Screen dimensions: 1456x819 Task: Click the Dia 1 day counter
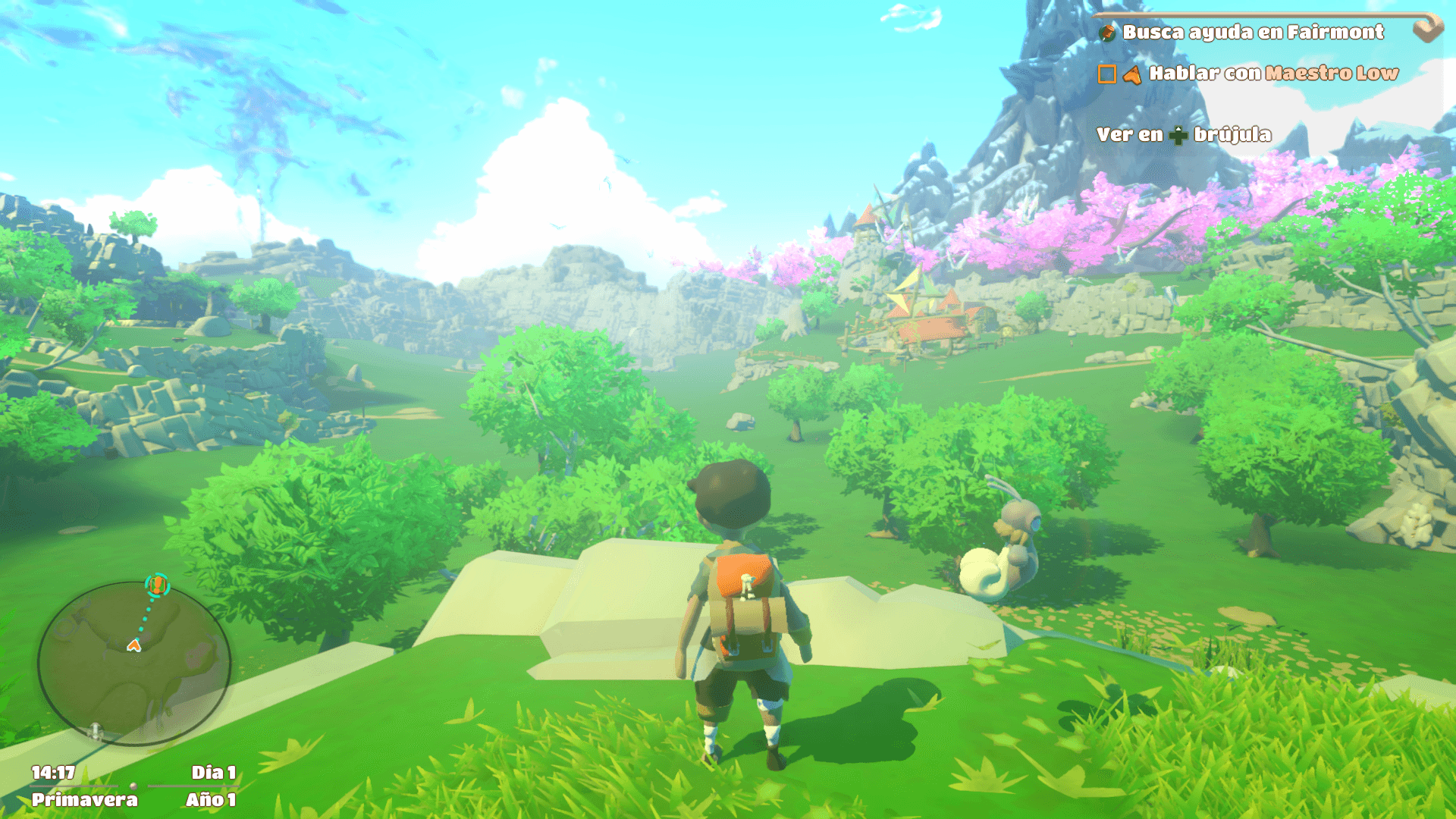(x=213, y=771)
